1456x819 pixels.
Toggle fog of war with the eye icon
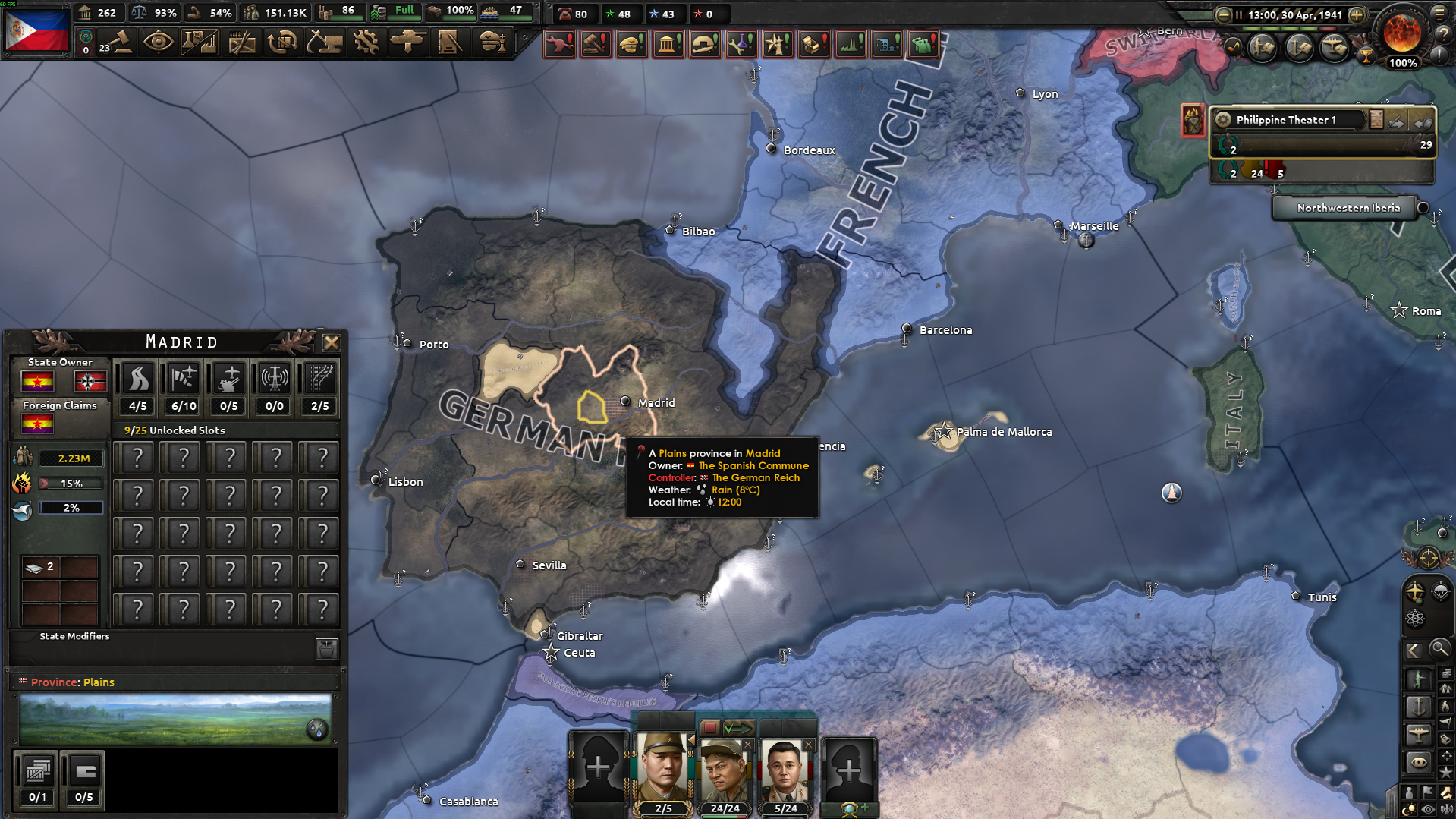1426,809
